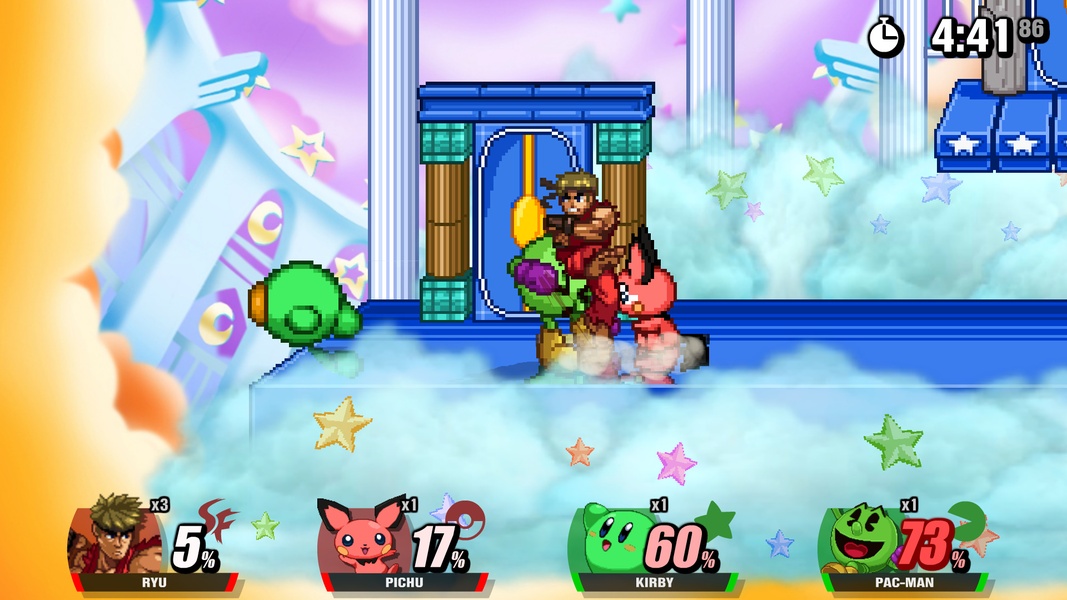The image size is (1067, 600).
Task: Click Ryu's character portrait
Action: coord(107,536)
